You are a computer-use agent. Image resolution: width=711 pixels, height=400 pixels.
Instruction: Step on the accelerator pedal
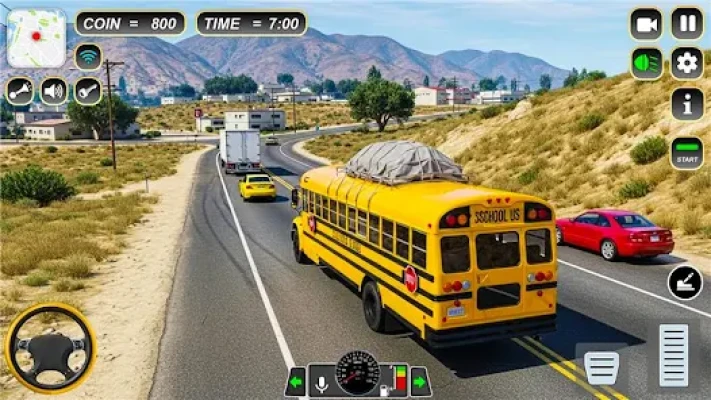point(673,355)
